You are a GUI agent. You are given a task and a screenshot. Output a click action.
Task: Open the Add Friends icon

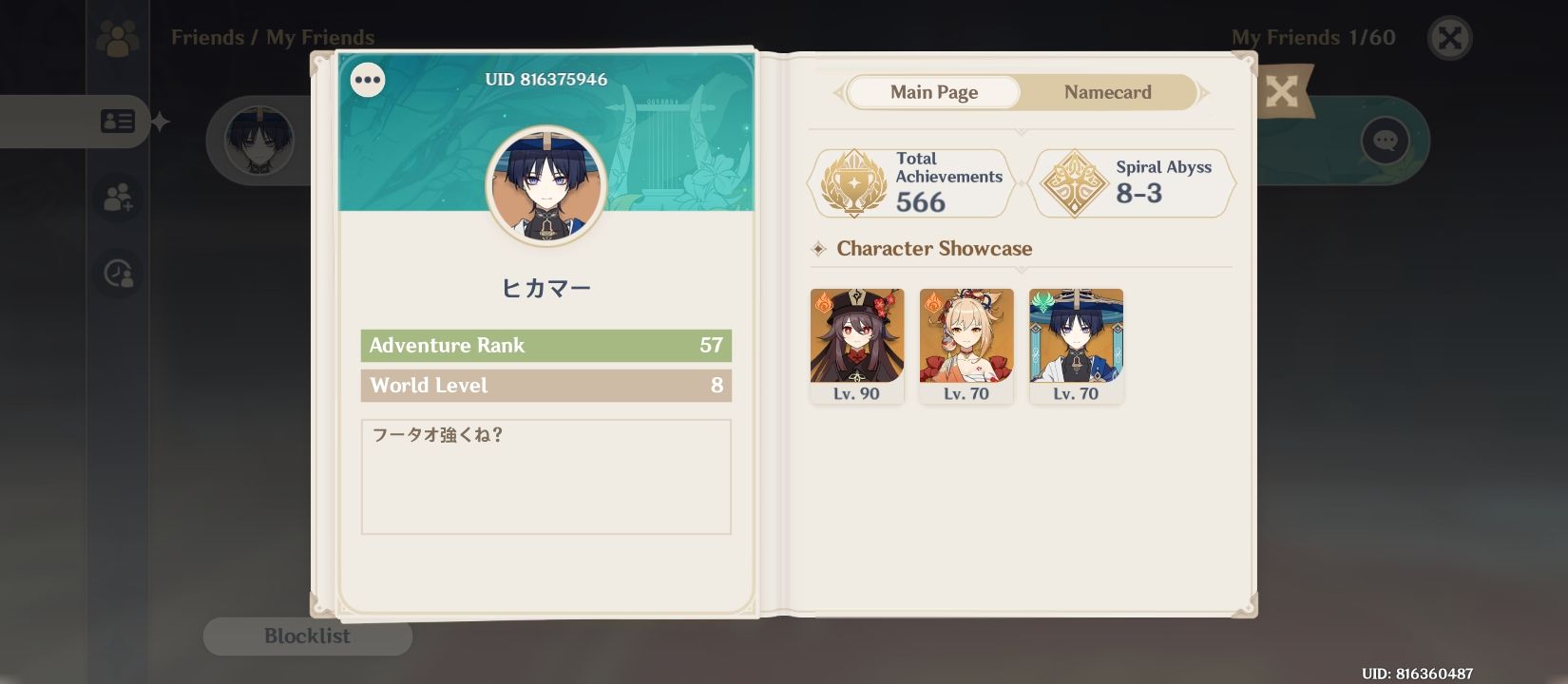point(118,198)
